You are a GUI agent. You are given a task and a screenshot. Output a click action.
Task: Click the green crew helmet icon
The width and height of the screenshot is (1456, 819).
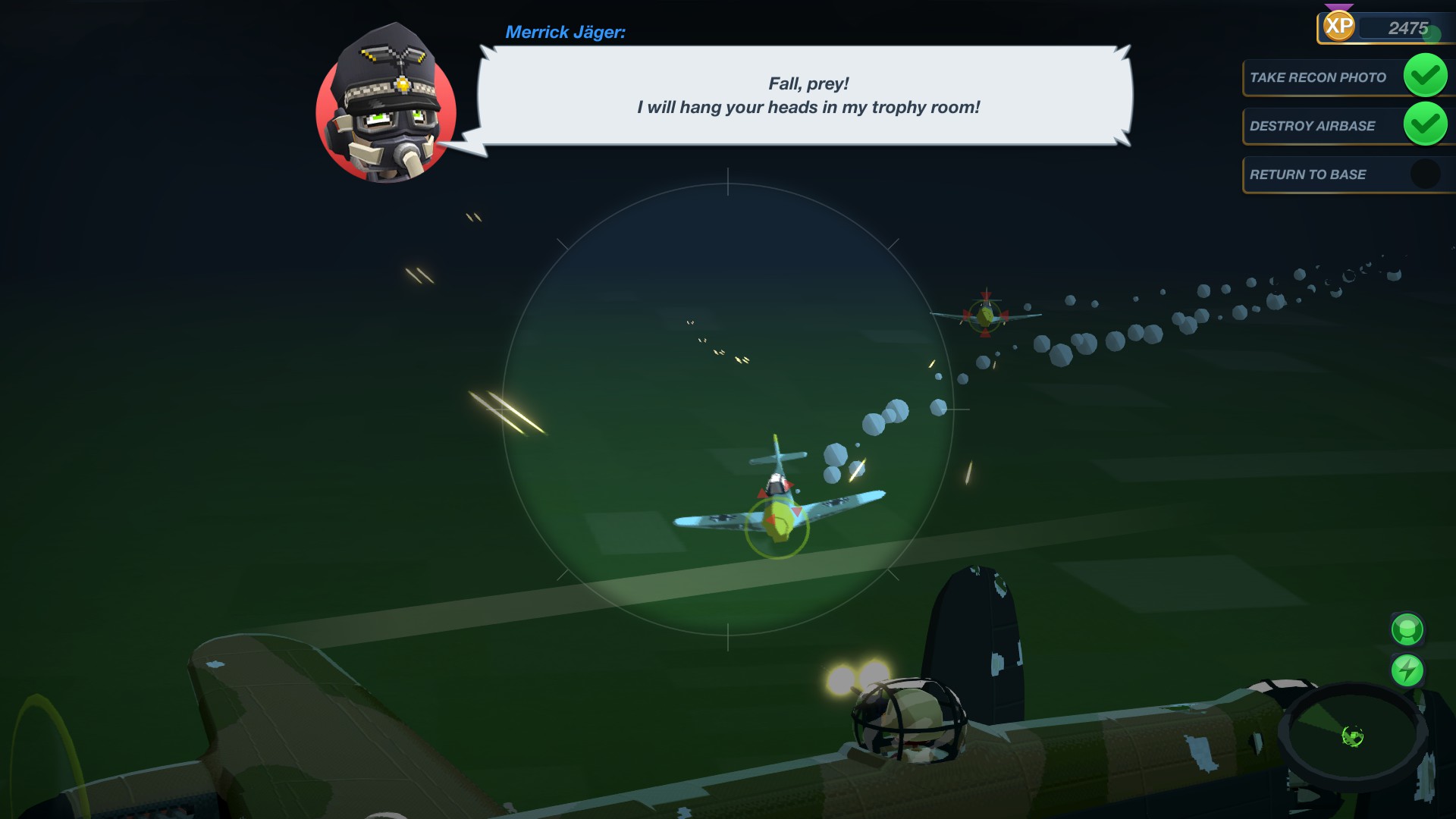tap(1407, 629)
